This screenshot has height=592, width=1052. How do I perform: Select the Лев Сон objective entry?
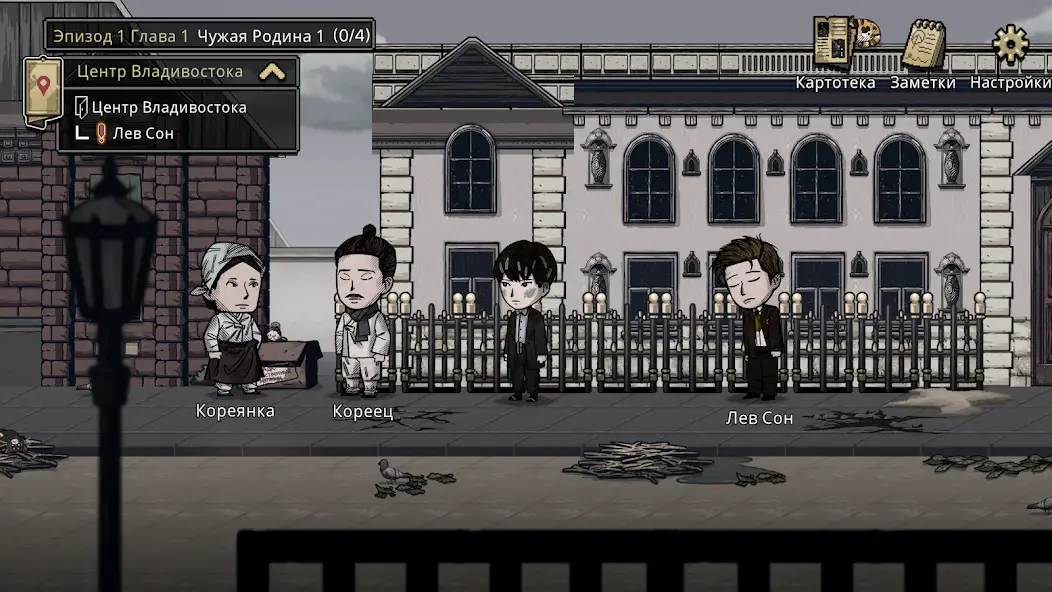[x=144, y=133]
